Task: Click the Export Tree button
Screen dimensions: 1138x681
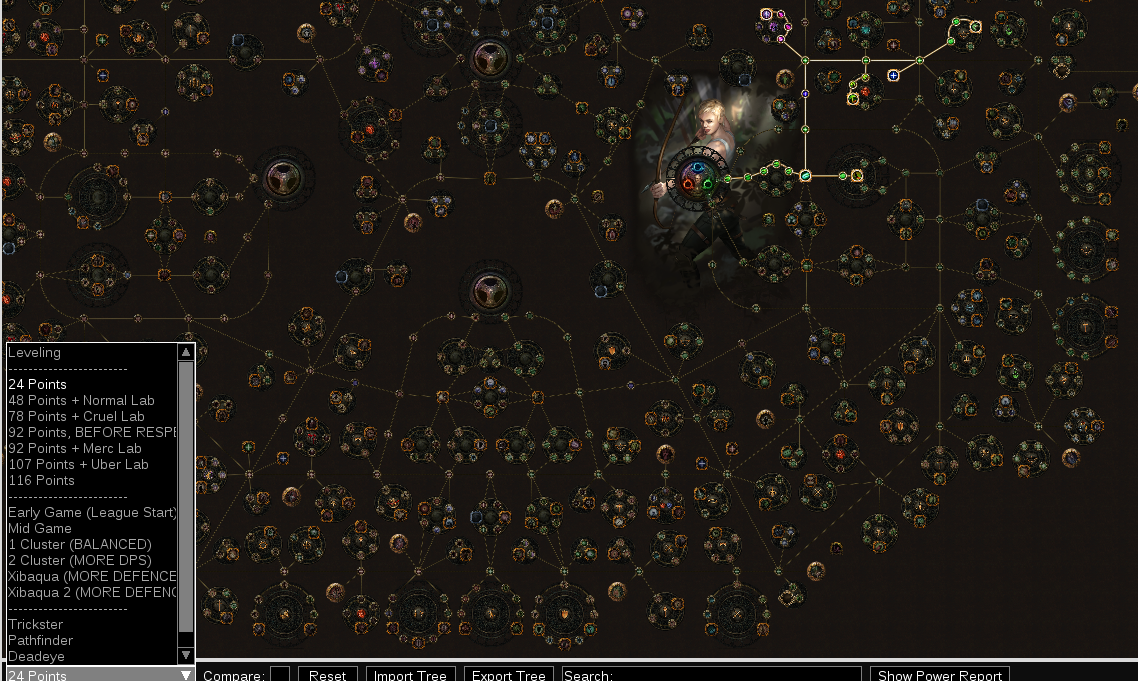Action: (508, 675)
